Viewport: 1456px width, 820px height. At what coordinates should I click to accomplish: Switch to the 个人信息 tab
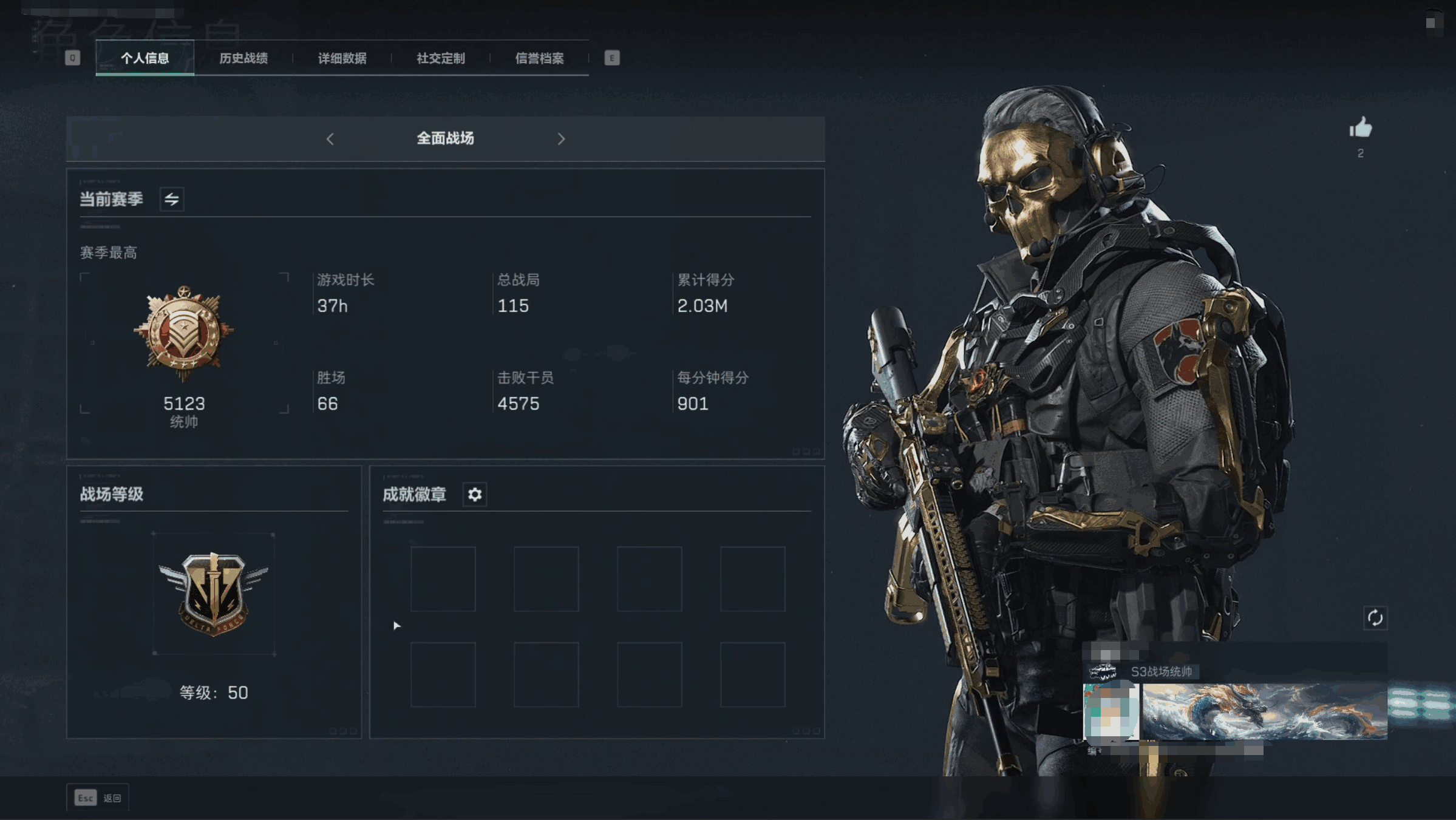click(145, 58)
